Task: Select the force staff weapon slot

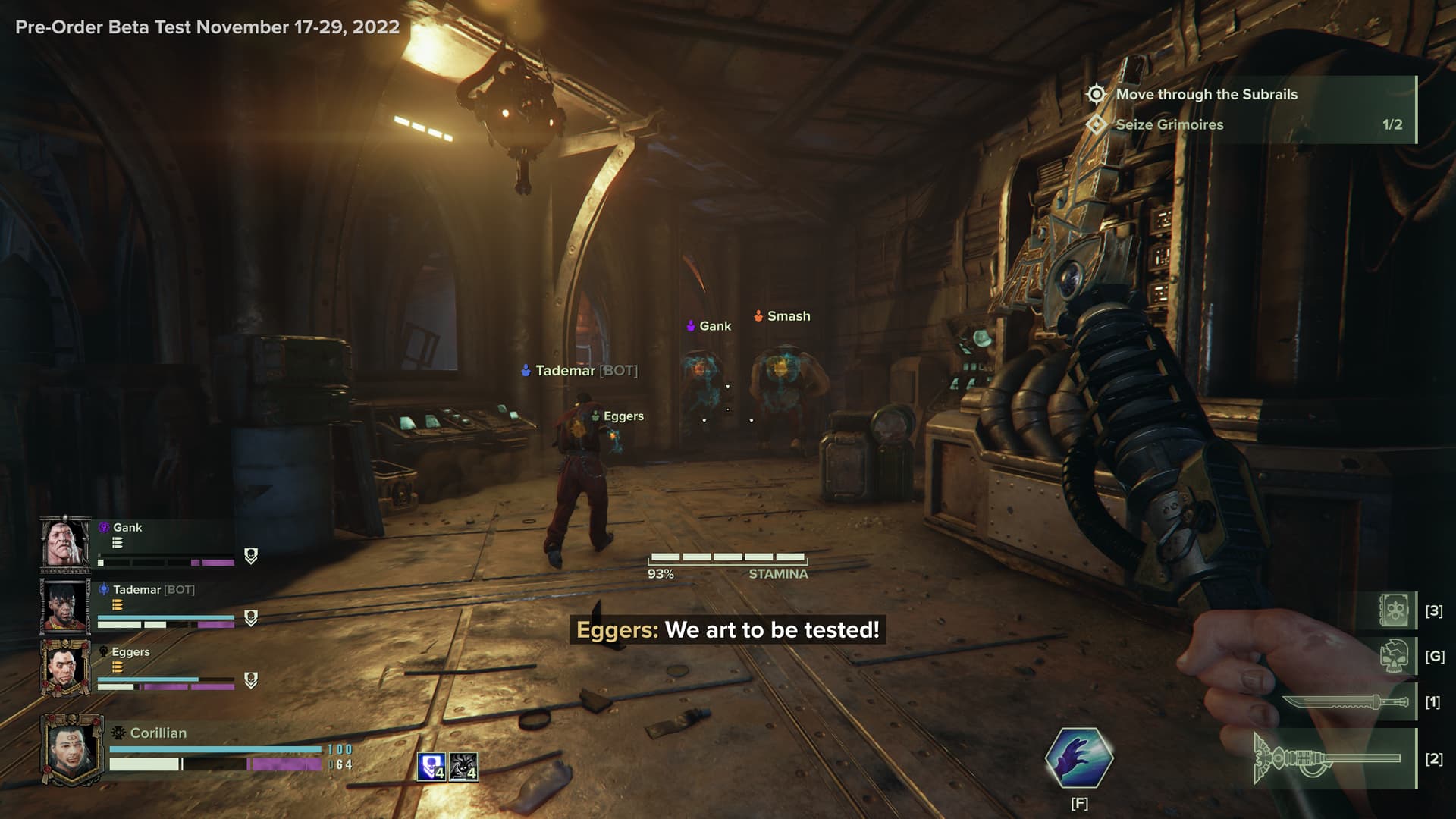Action: [x=1333, y=758]
